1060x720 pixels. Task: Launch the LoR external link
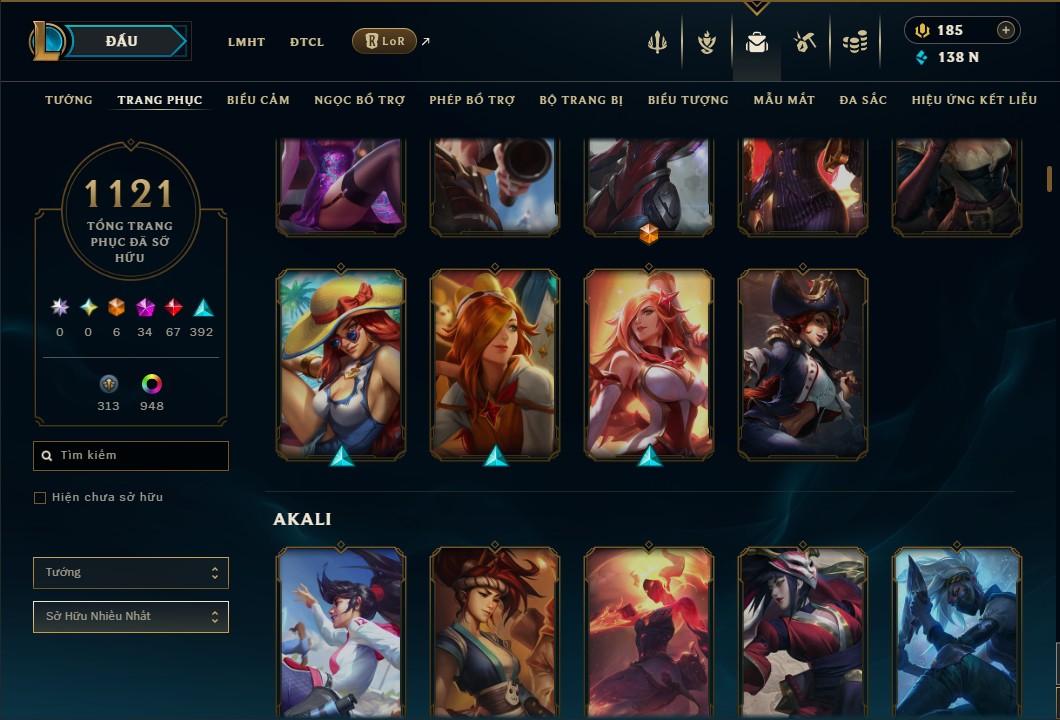(x=385, y=41)
